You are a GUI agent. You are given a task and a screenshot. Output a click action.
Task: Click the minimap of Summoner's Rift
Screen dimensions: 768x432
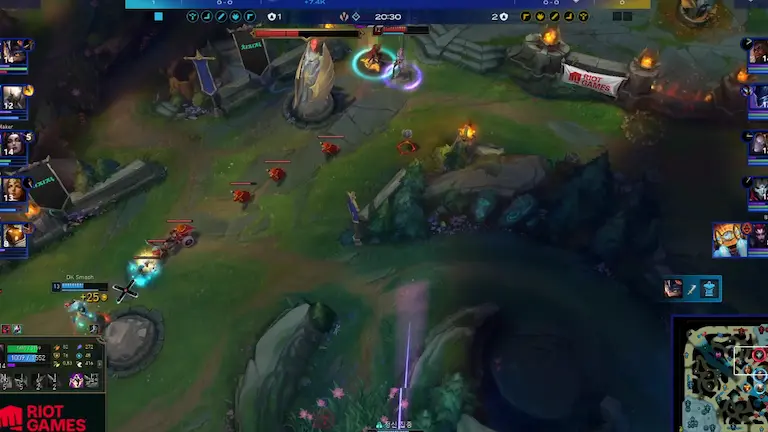pos(722,377)
